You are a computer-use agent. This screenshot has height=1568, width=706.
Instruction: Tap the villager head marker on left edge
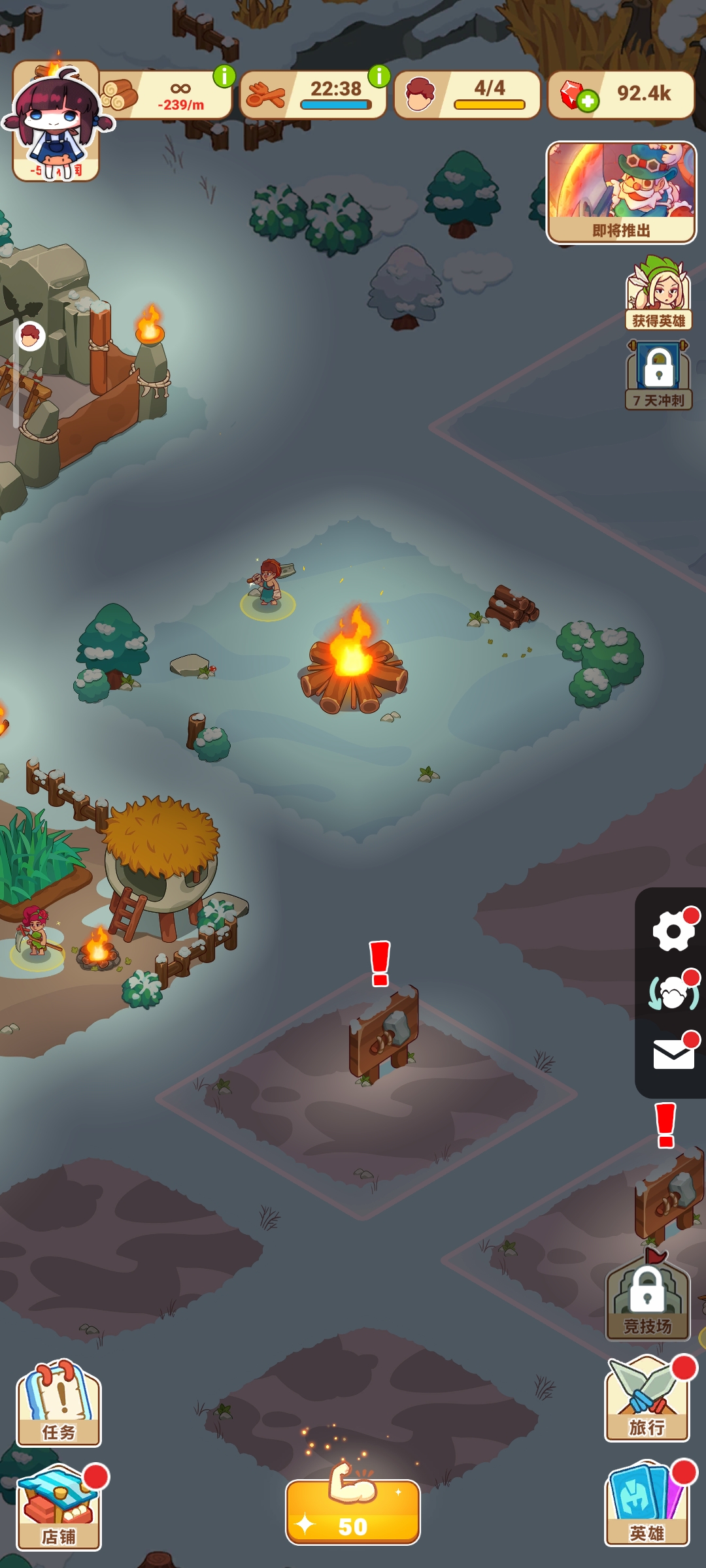tap(30, 336)
